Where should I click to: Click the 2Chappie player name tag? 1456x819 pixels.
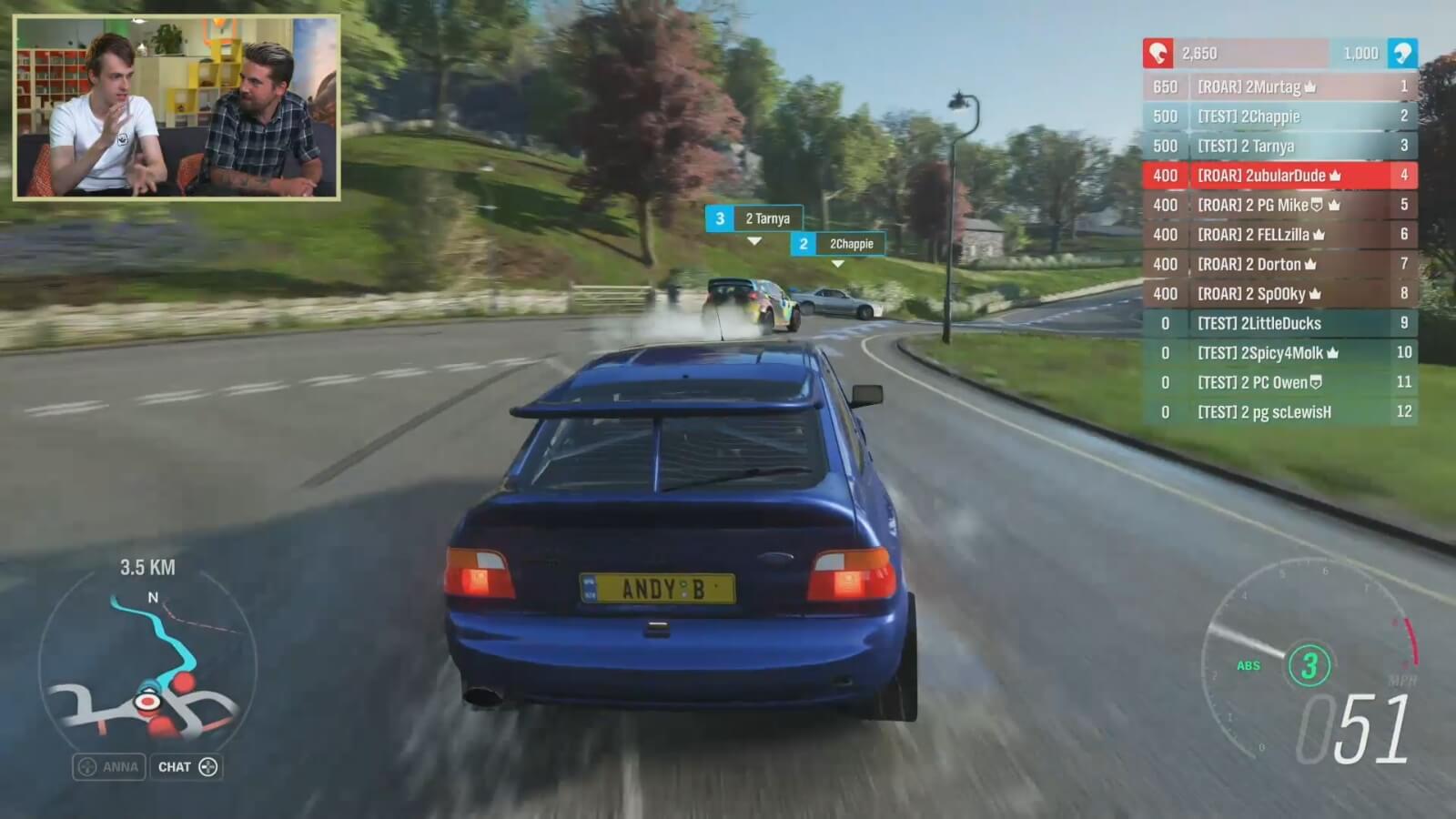tap(838, 244)
